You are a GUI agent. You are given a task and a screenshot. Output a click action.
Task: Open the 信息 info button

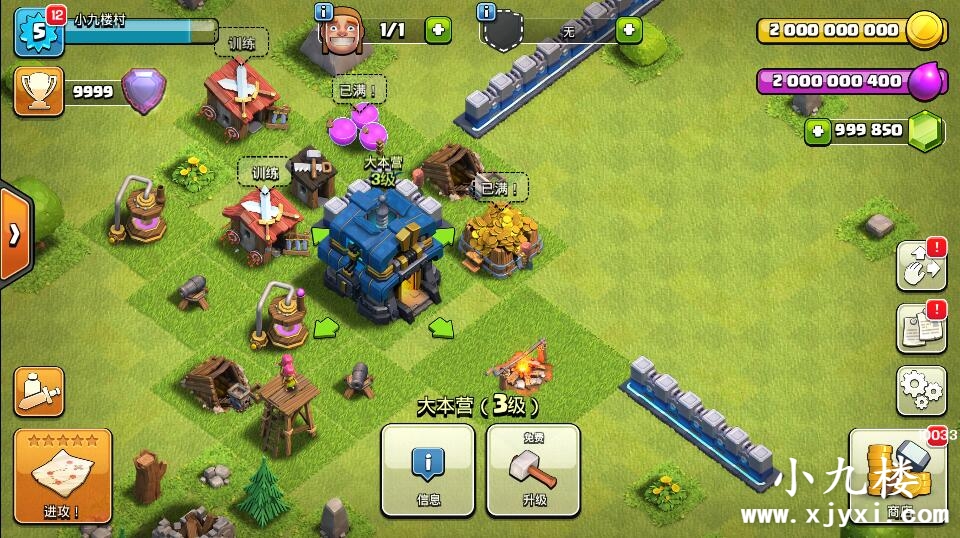click(428, 469)
